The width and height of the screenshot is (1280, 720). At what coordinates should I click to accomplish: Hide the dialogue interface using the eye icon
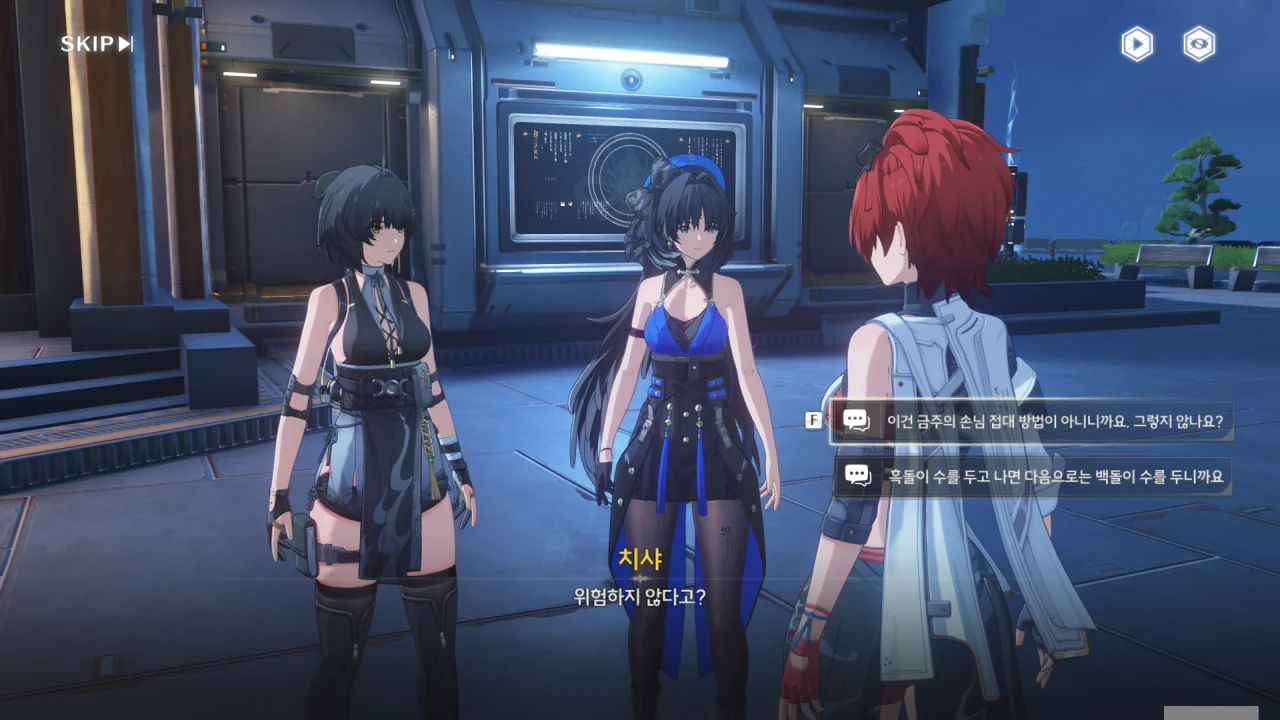click(1199, 44)
